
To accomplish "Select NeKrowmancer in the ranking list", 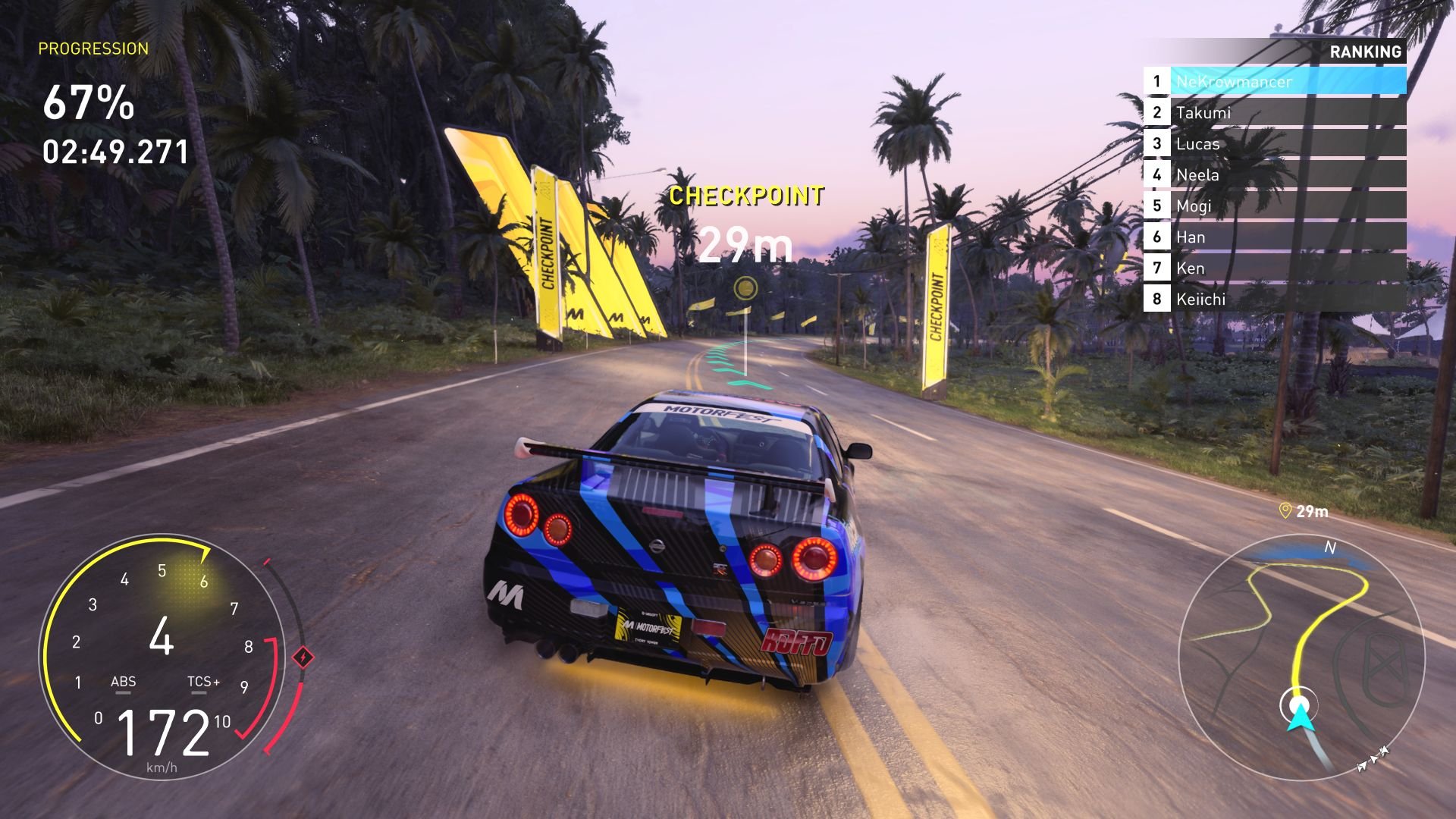I will (x=1274, y=81).
